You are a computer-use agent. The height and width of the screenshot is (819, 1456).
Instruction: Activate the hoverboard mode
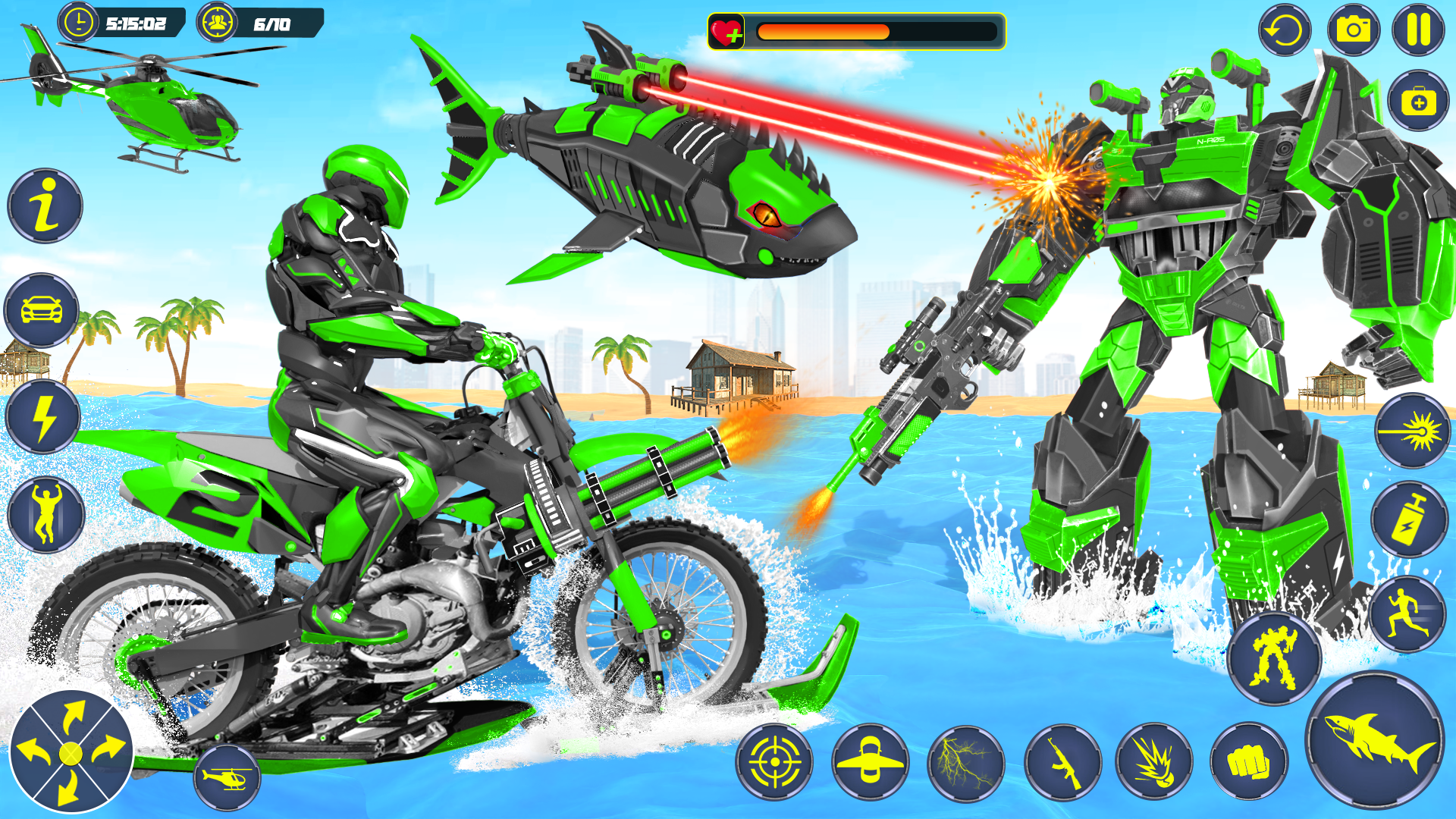point(871,763)
